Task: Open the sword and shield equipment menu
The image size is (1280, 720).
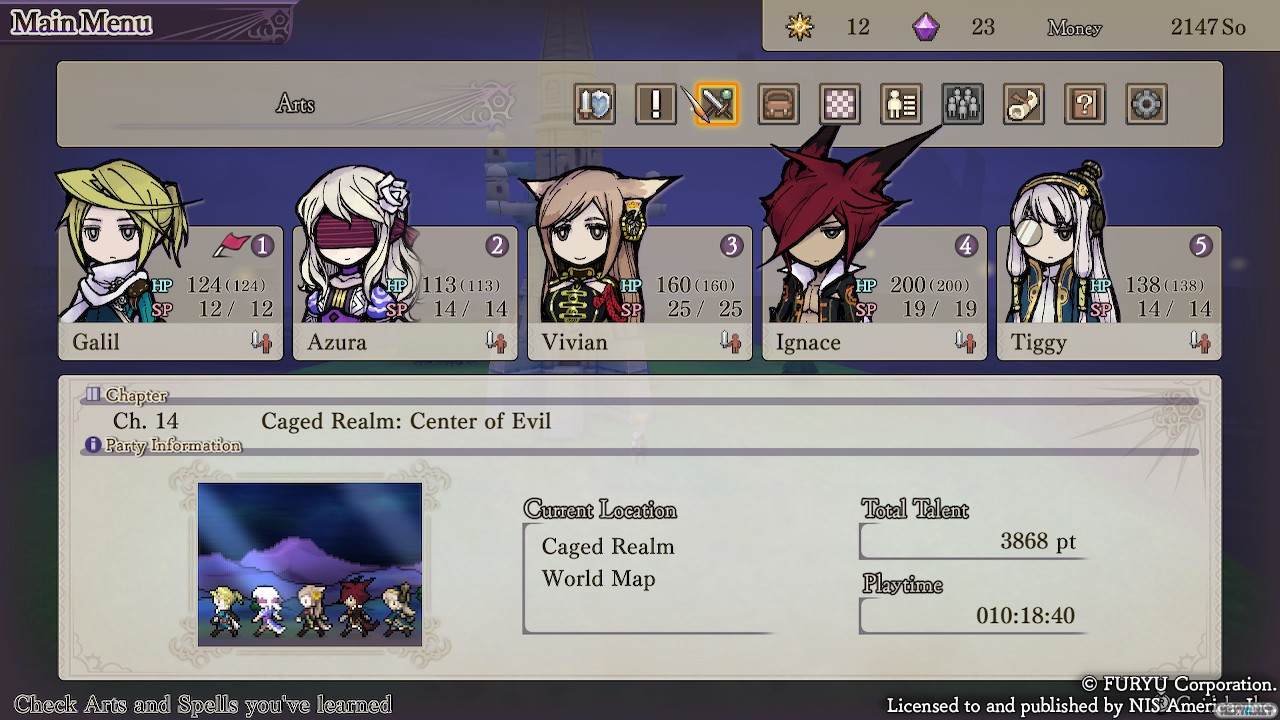Action: pyautogui.click(x=595, y=104)
